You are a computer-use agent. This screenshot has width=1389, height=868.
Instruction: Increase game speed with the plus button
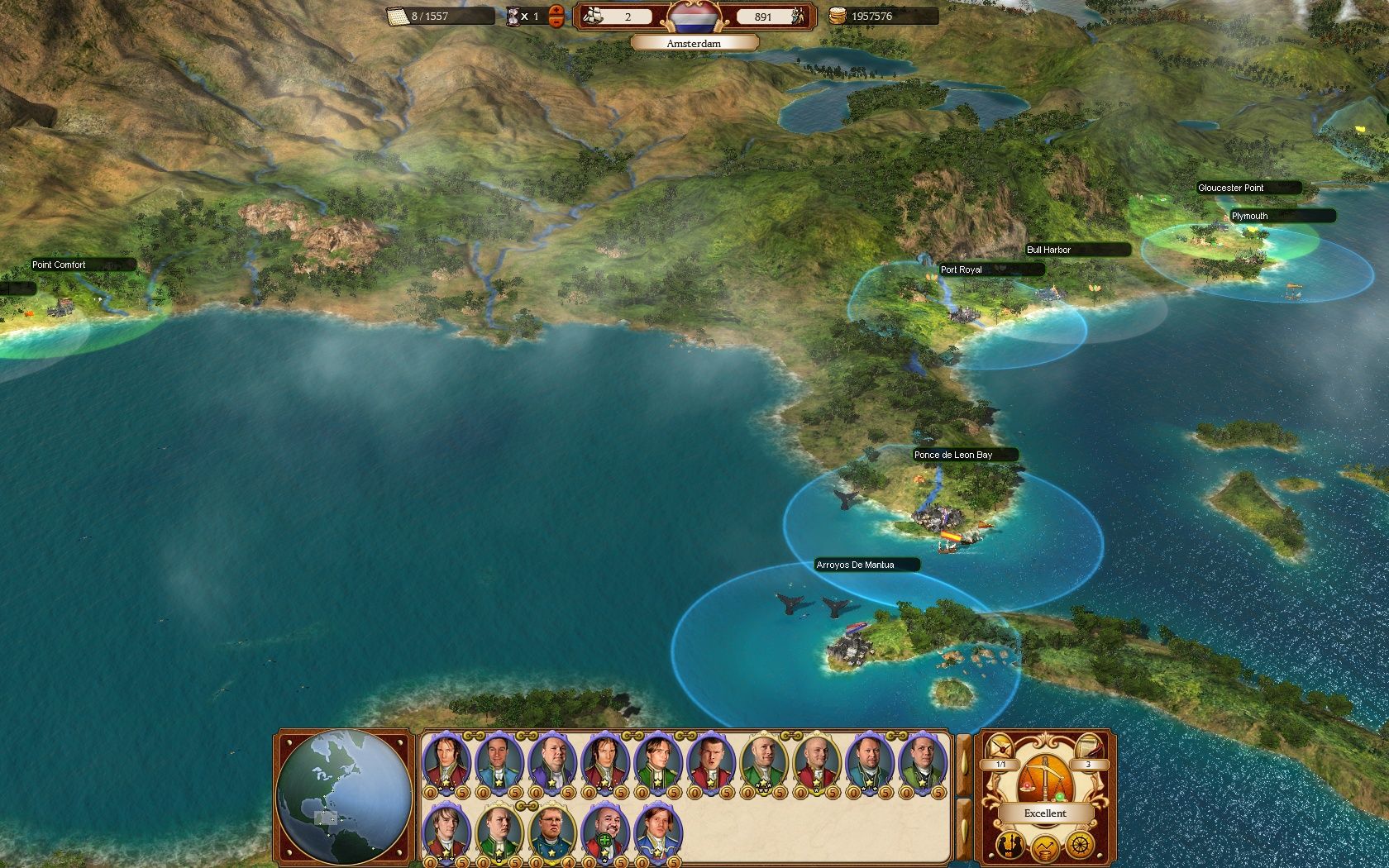pyautogui.click(x=556, y=11)
